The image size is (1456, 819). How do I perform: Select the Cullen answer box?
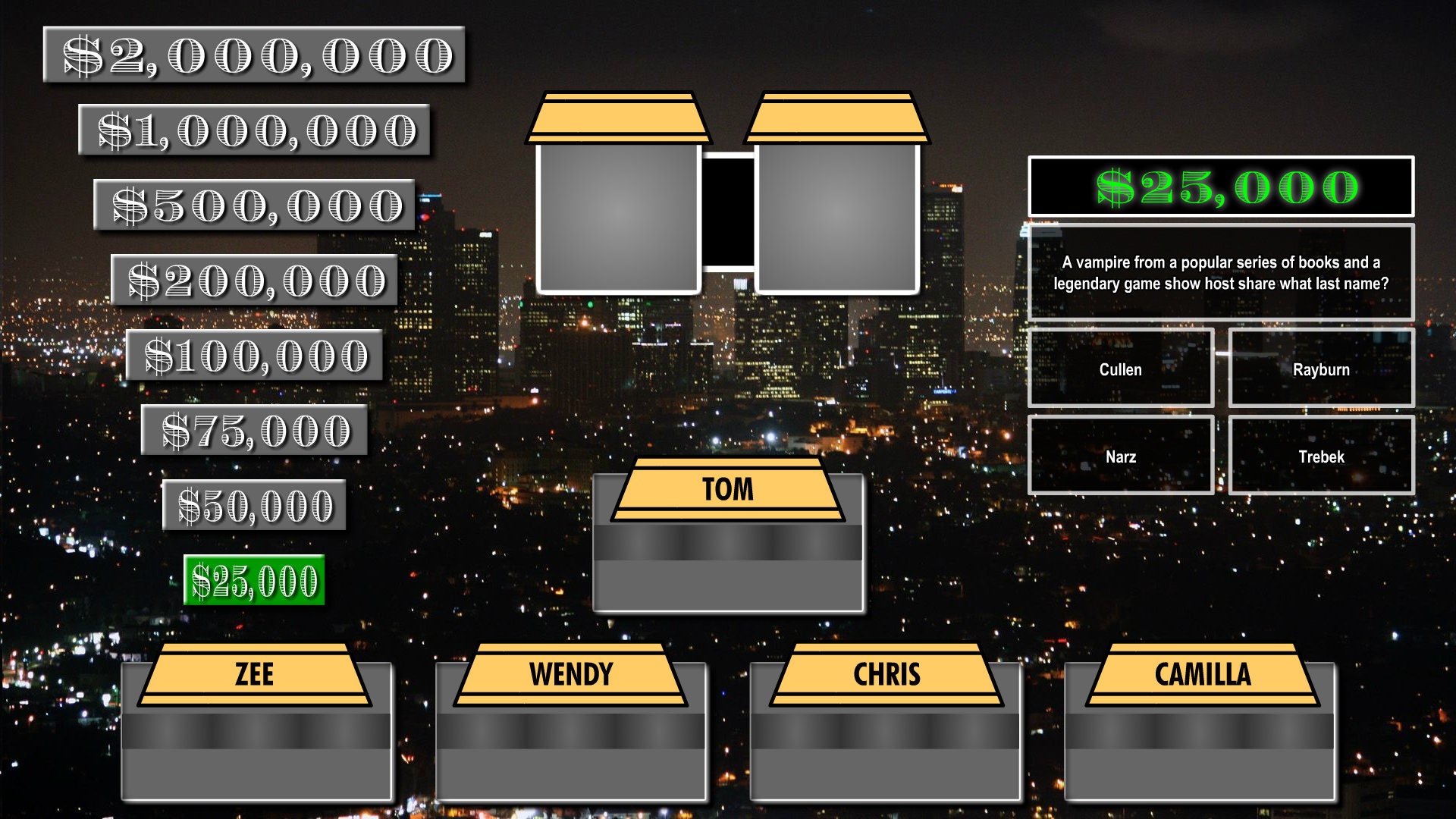[x=1121, y=369]
